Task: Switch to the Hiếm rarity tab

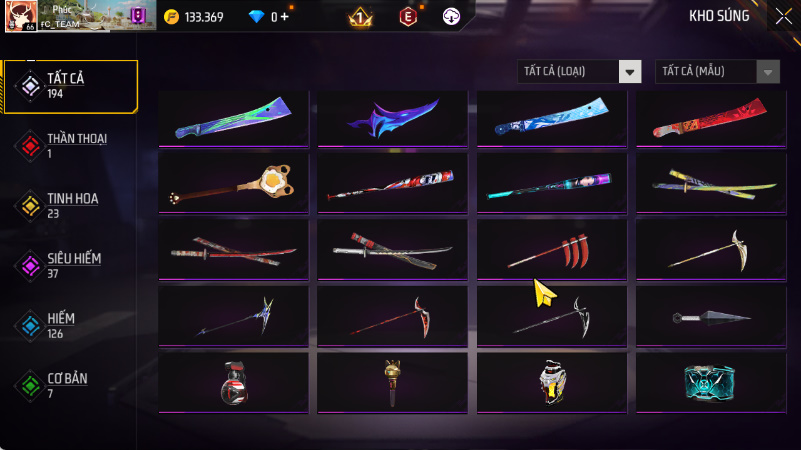Action: (70, 325)
